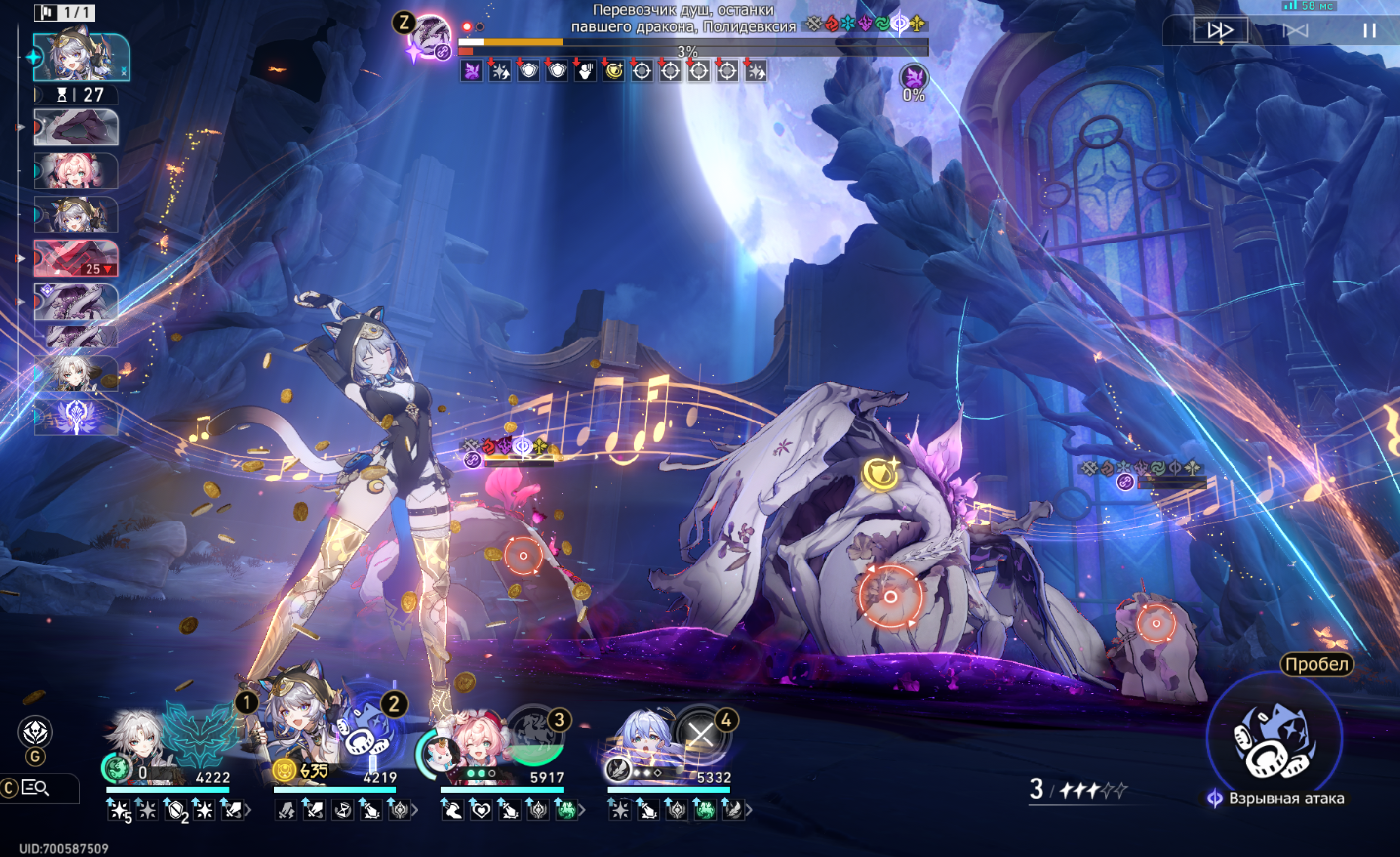
Task: Select the white-haired character portrait
Action: coord(137,744)
